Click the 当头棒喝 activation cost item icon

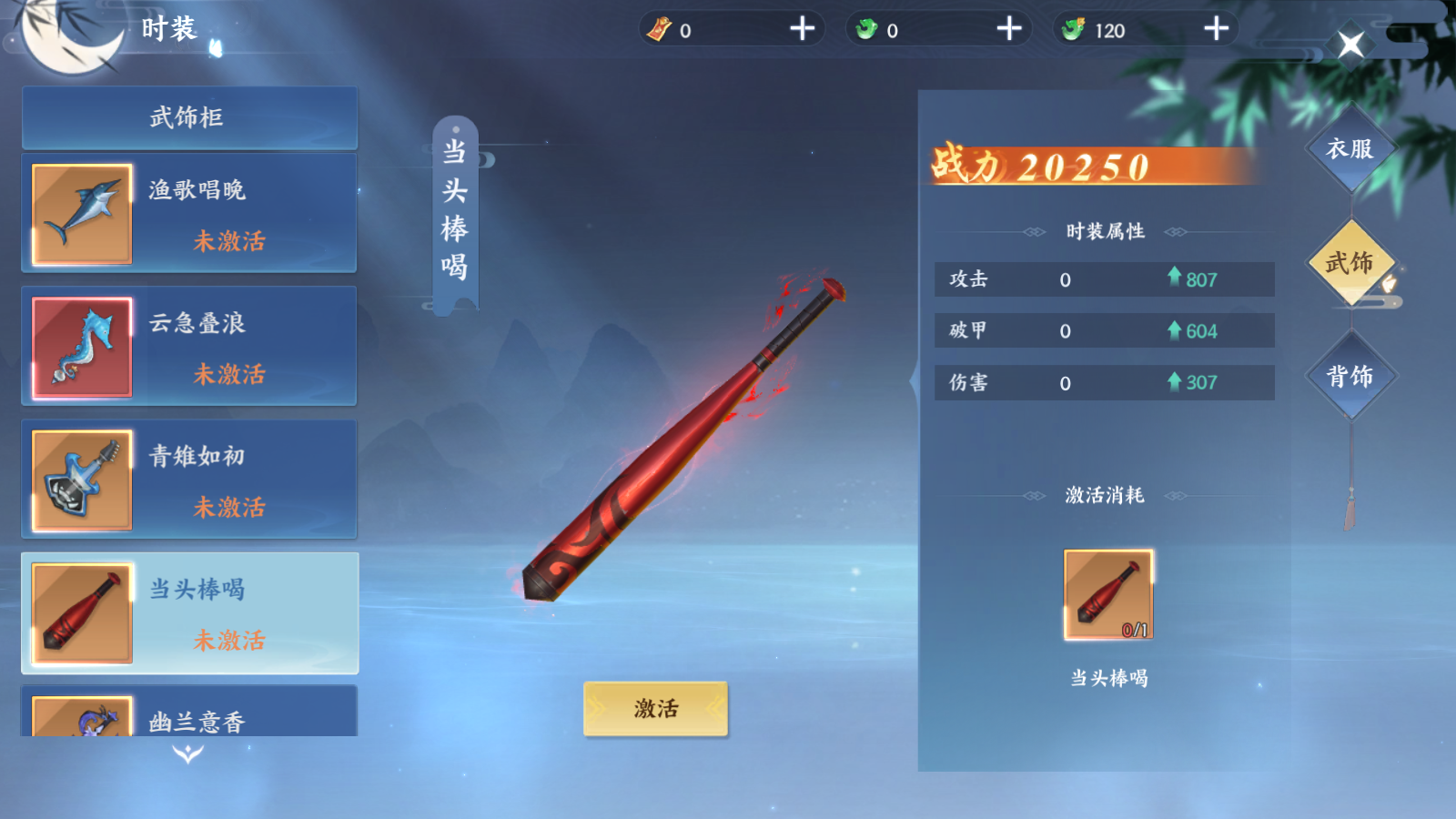click(1108, 594)
